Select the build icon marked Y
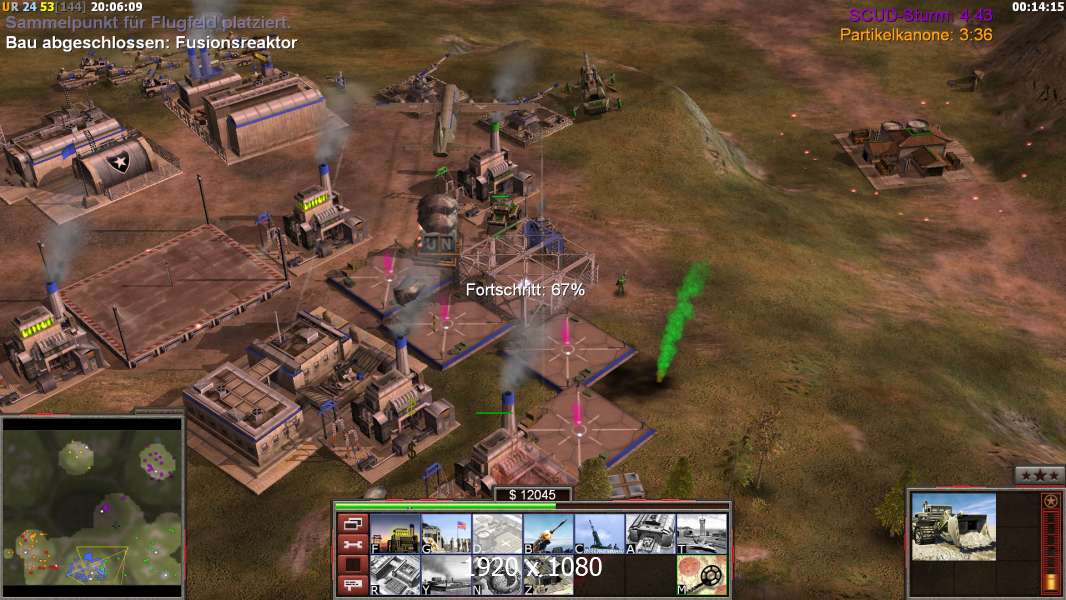The width and height of the screenshot is (1066, 600). point(446,575)
